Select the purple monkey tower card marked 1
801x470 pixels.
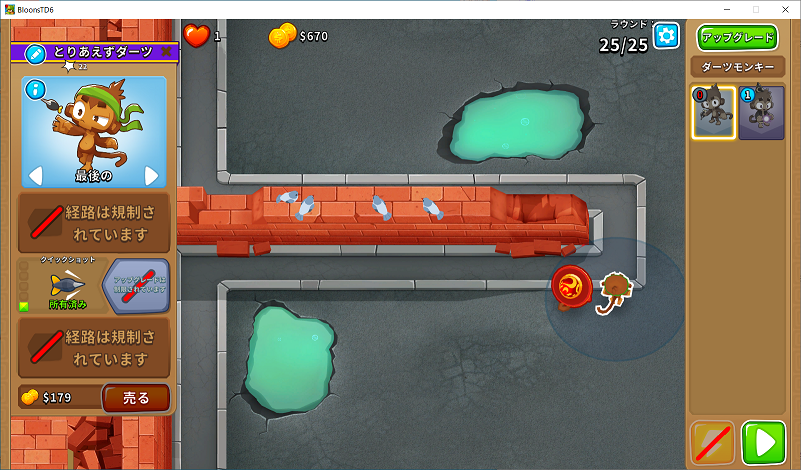(761, 112)
